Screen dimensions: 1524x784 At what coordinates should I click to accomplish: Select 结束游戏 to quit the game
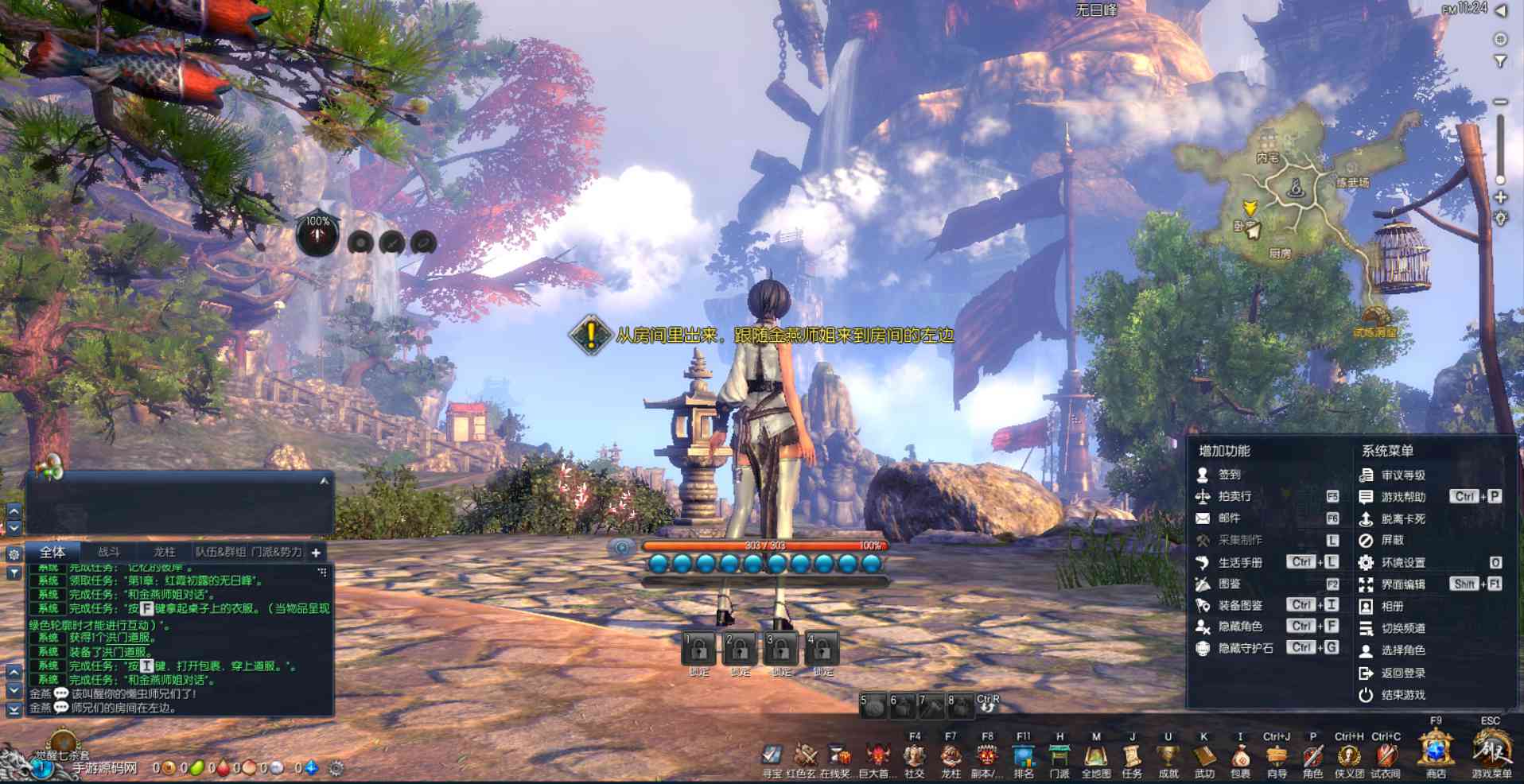coord(1402,695)
